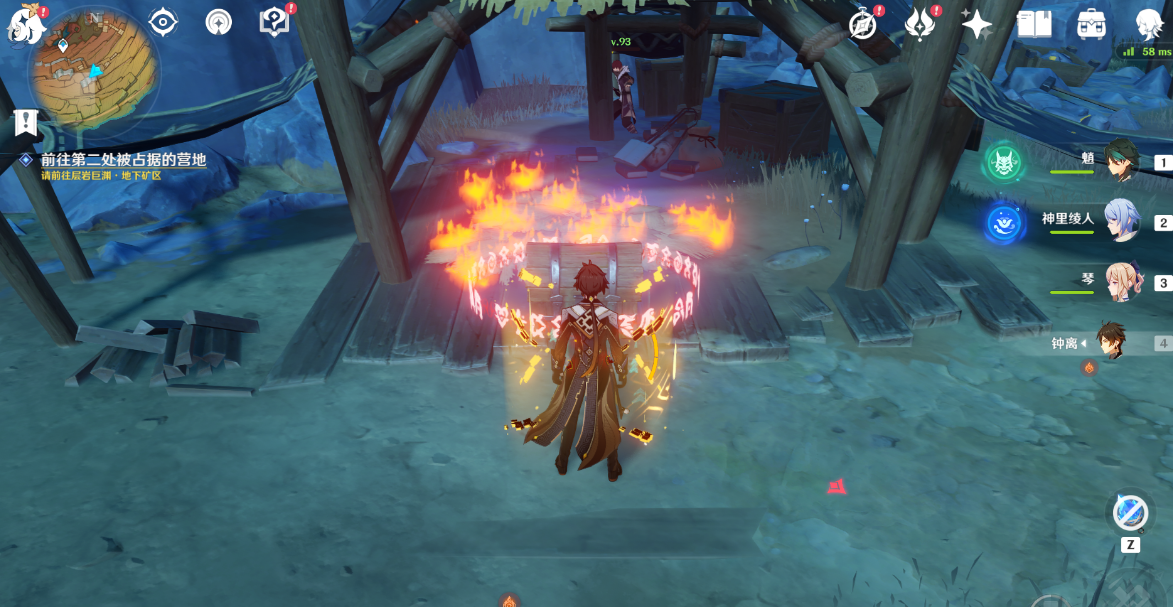1173x607 pixels.
Task: Open the Paimon main menu
Action: [x=27, y=25]
